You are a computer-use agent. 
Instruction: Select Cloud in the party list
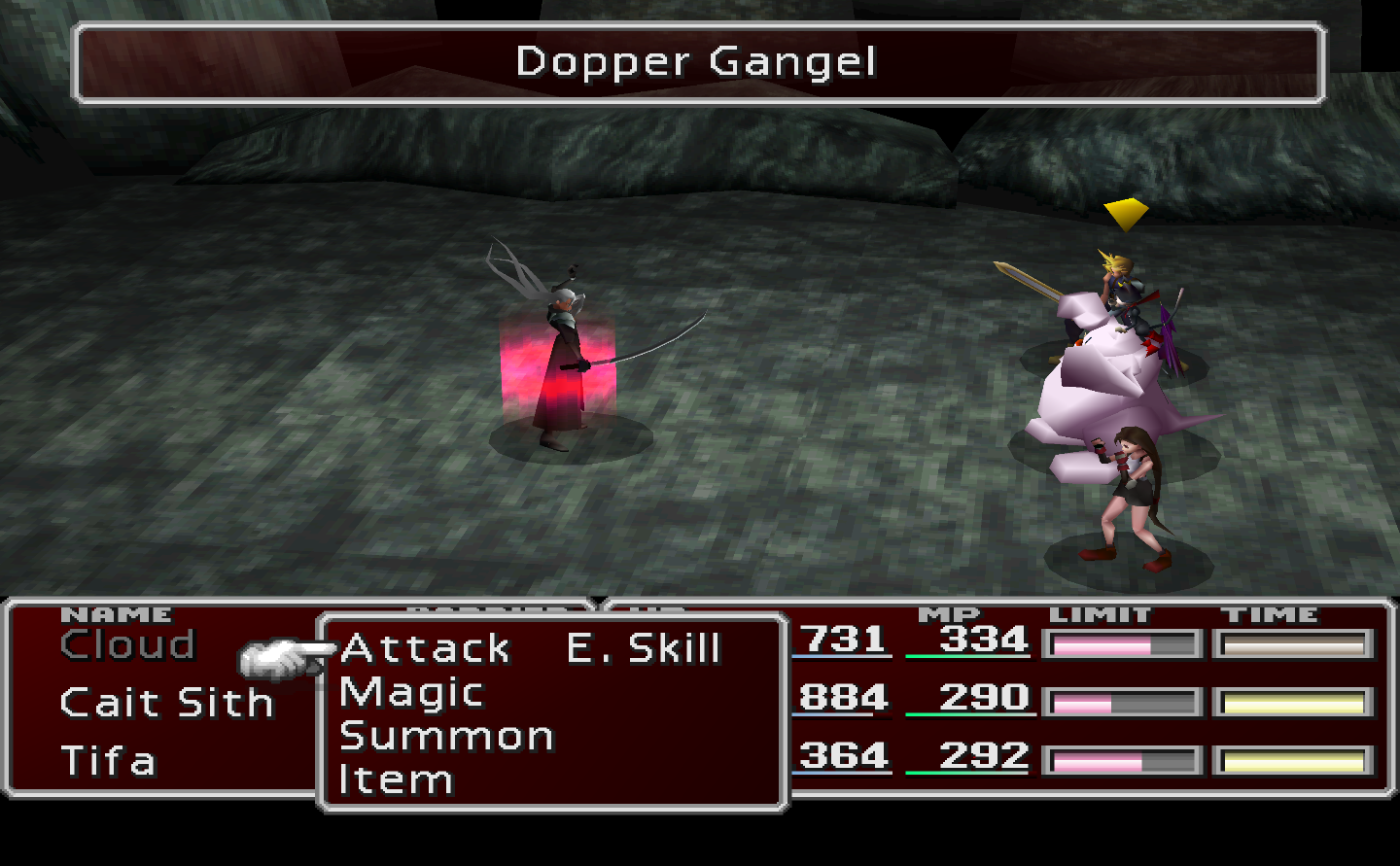point(127,644)
